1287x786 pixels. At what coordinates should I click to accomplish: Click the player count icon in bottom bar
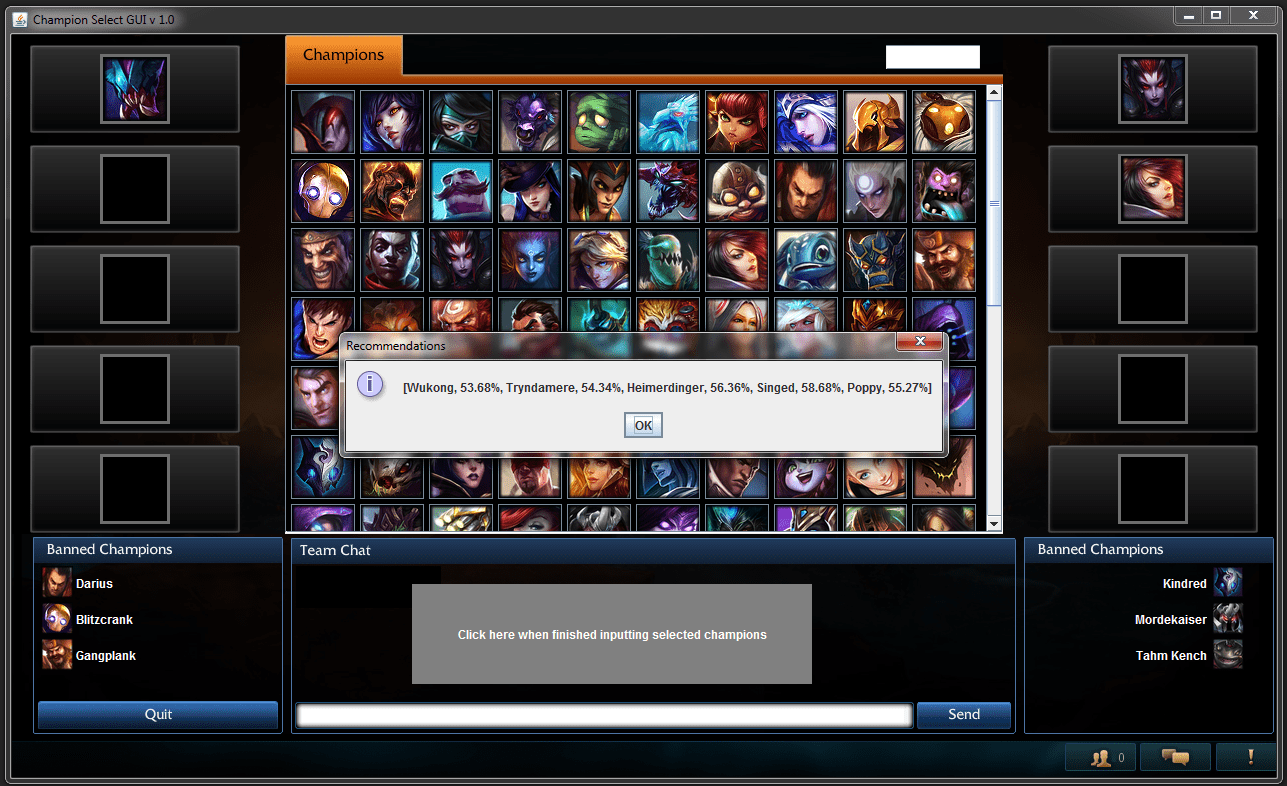(x=1100, y=757)
